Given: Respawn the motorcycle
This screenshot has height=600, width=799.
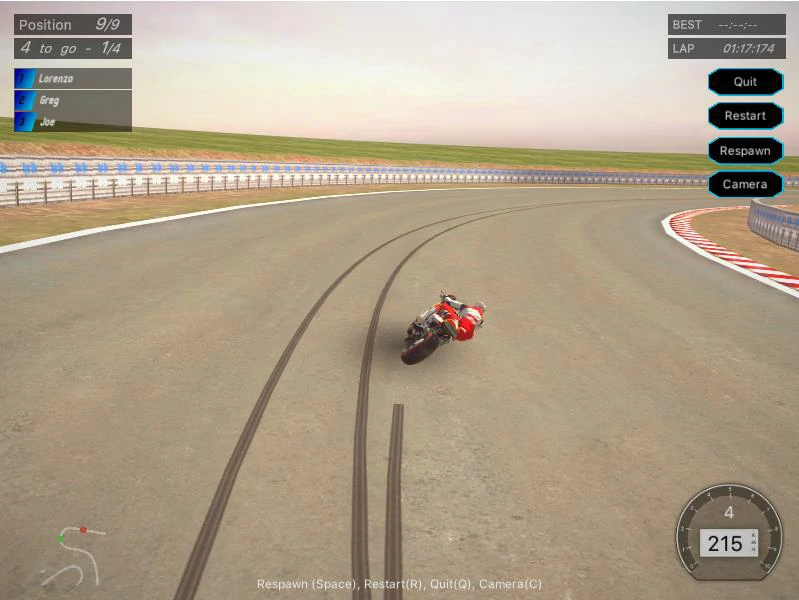Looking at the screenshot, I should pos(745,151).
